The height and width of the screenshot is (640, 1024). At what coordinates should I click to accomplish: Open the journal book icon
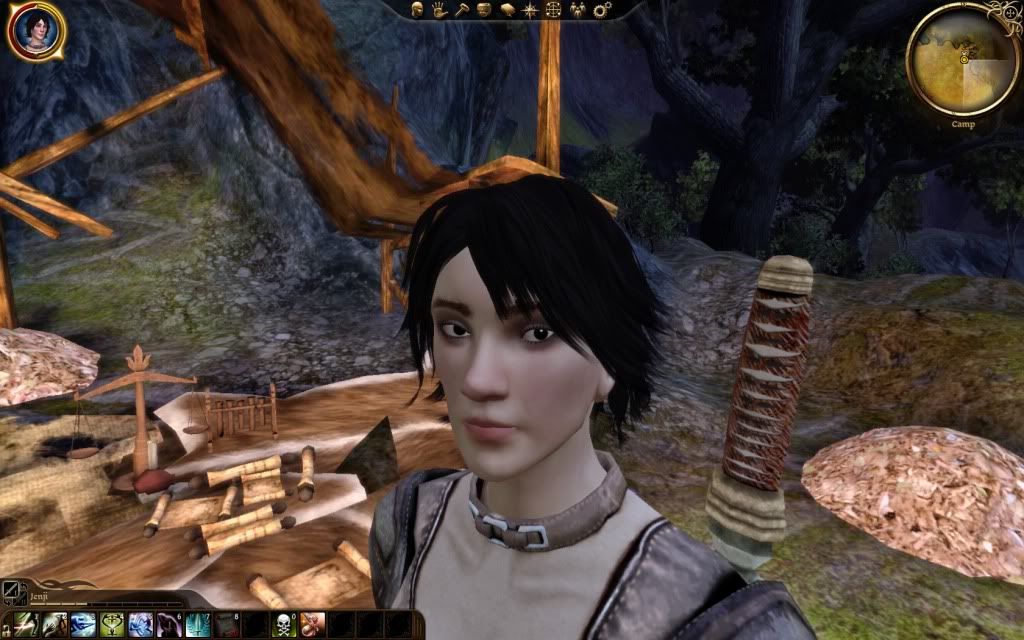508,10
